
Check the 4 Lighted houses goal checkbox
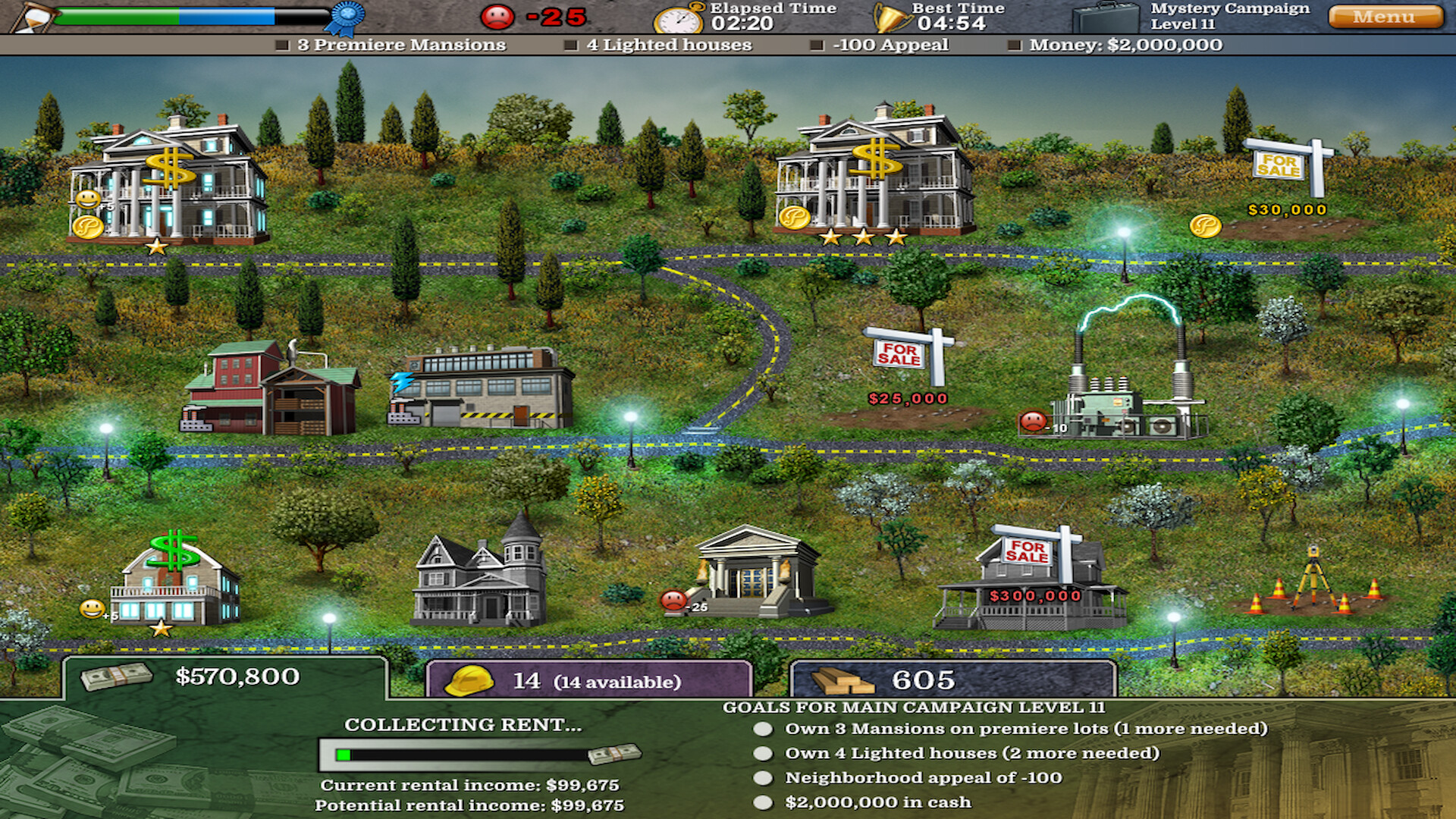570,45
